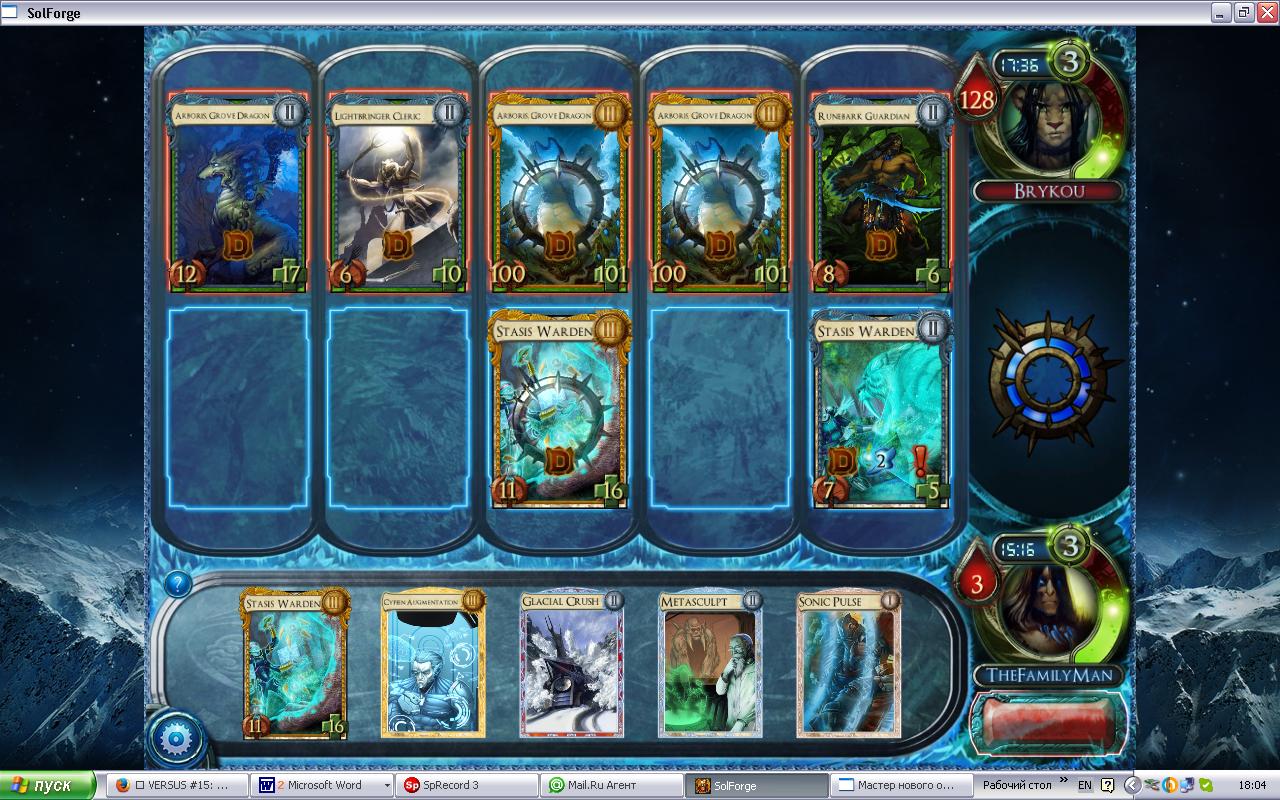This screenshot has width=1280, height=800.
Task: Select the Sonic Pulse card
Action: point(849,664)
